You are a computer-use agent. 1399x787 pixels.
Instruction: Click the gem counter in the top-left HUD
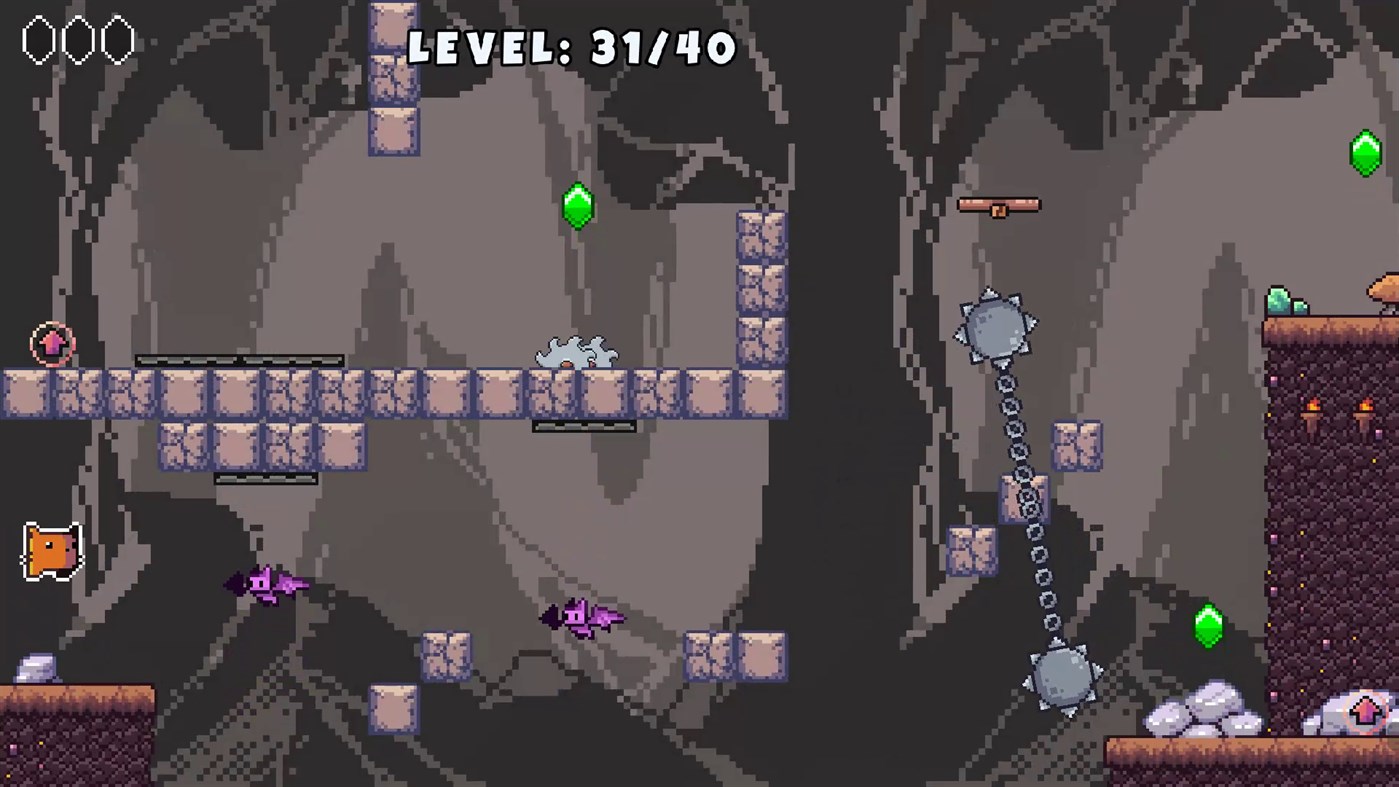point(78,38)
